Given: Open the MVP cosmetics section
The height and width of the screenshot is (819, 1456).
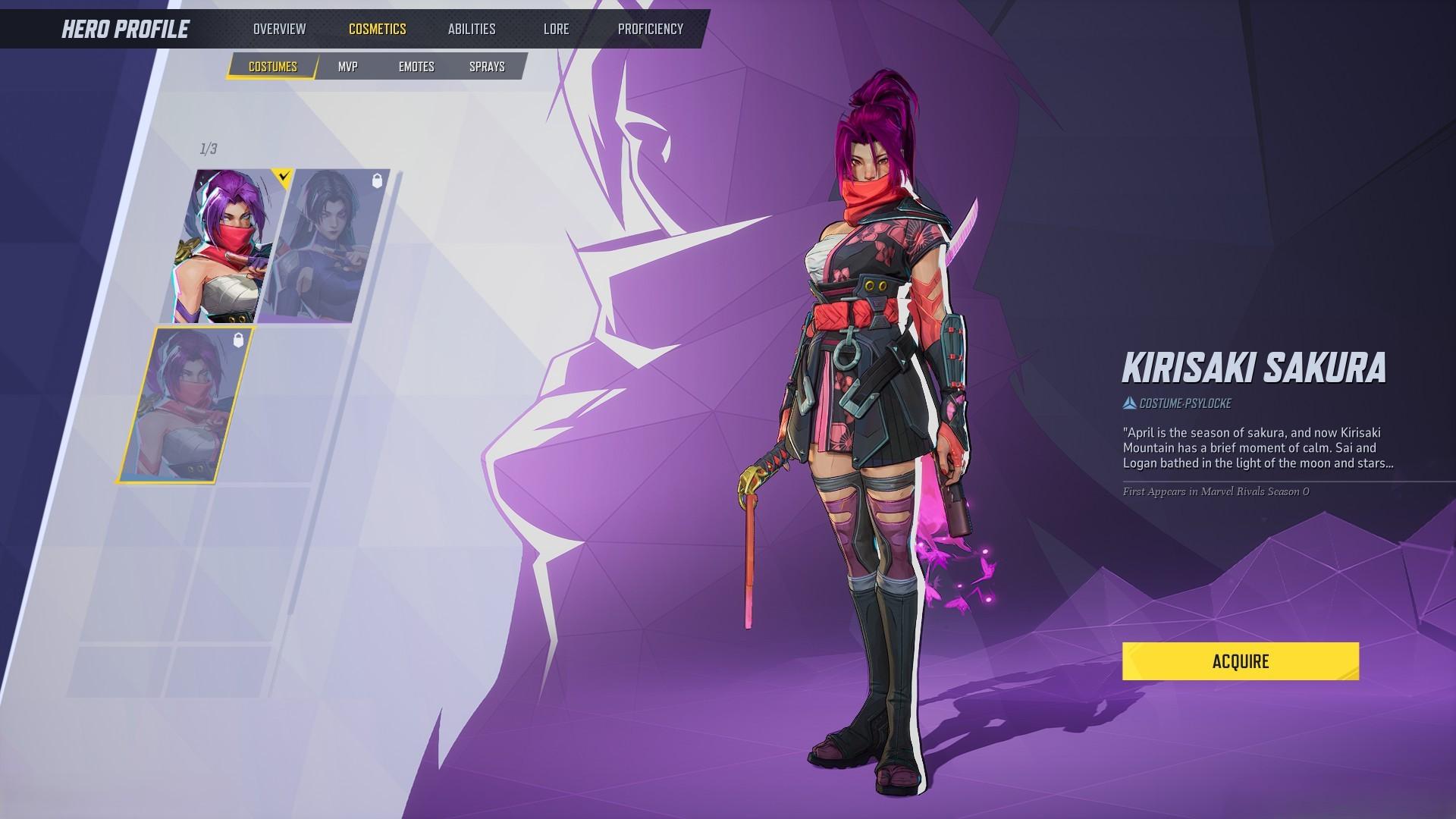Looking at the screenshot, I should (x=349, y=67).
